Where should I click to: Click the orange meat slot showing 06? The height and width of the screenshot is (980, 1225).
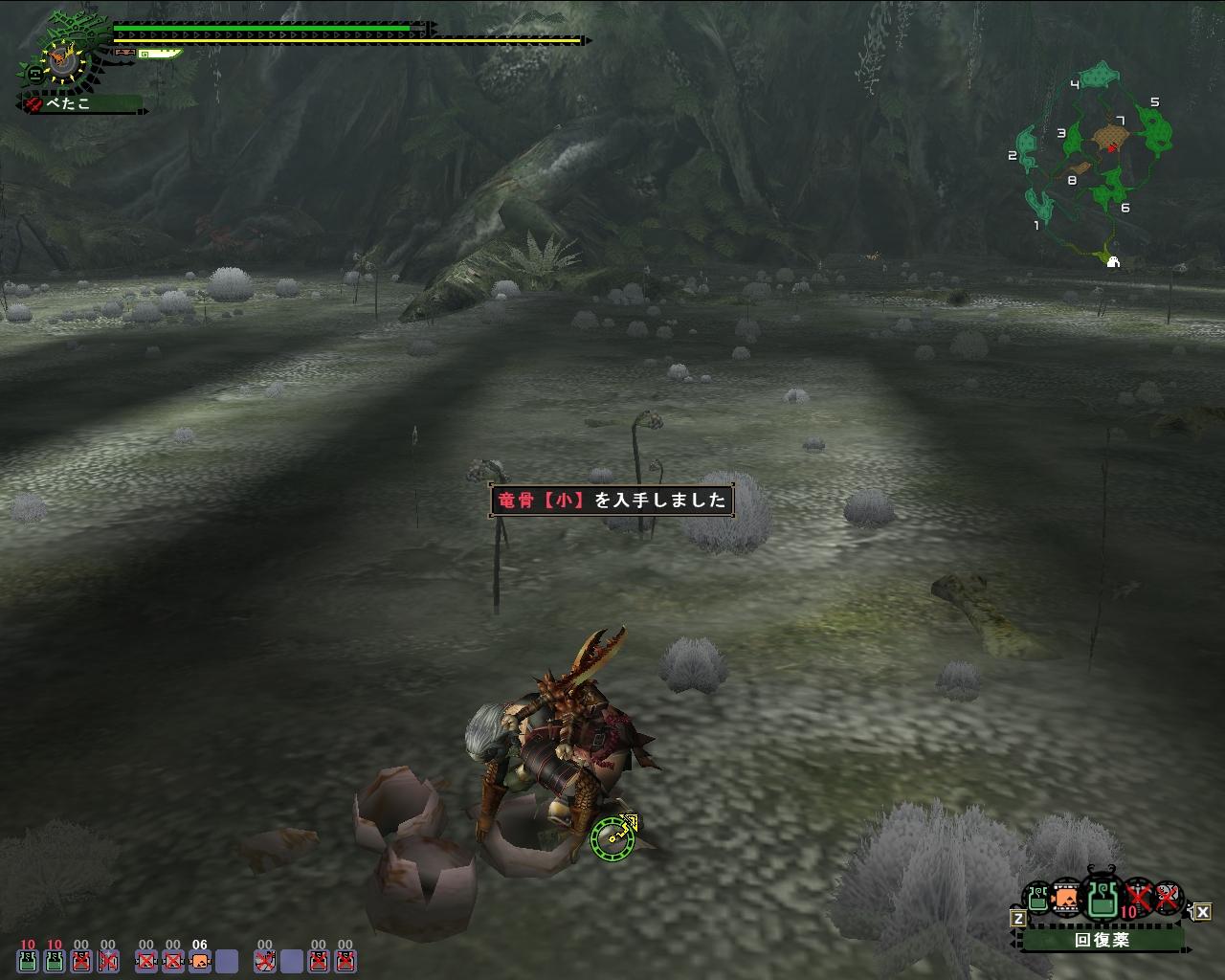[x=199, y=960]
